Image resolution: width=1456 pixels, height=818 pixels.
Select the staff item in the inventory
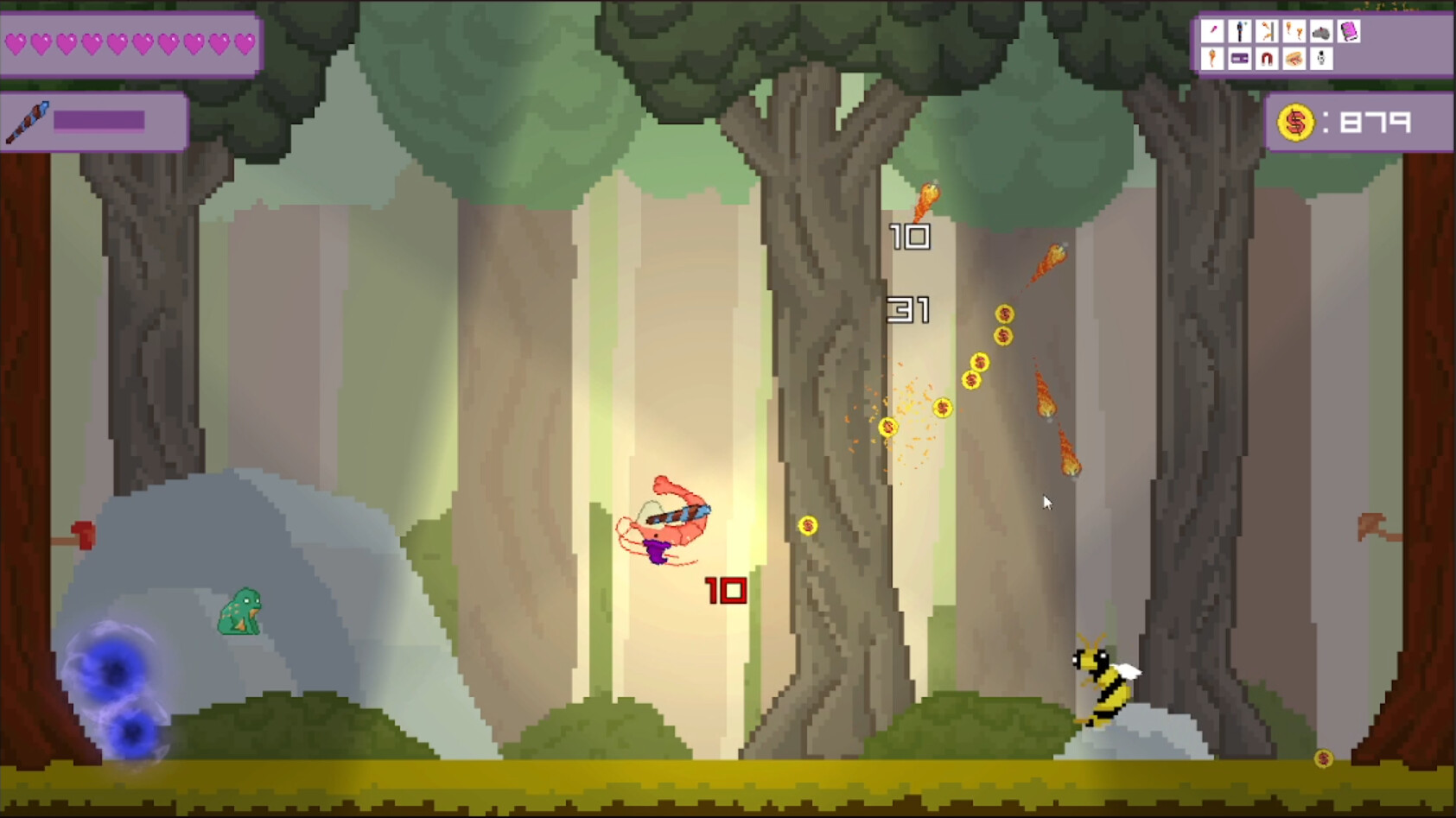[x=1239, y=32]
